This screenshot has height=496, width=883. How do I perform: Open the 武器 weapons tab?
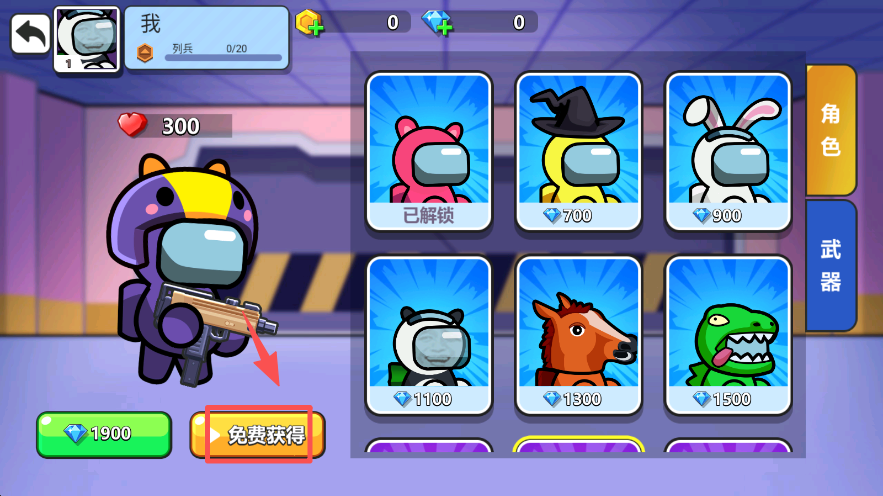point(830,265)
